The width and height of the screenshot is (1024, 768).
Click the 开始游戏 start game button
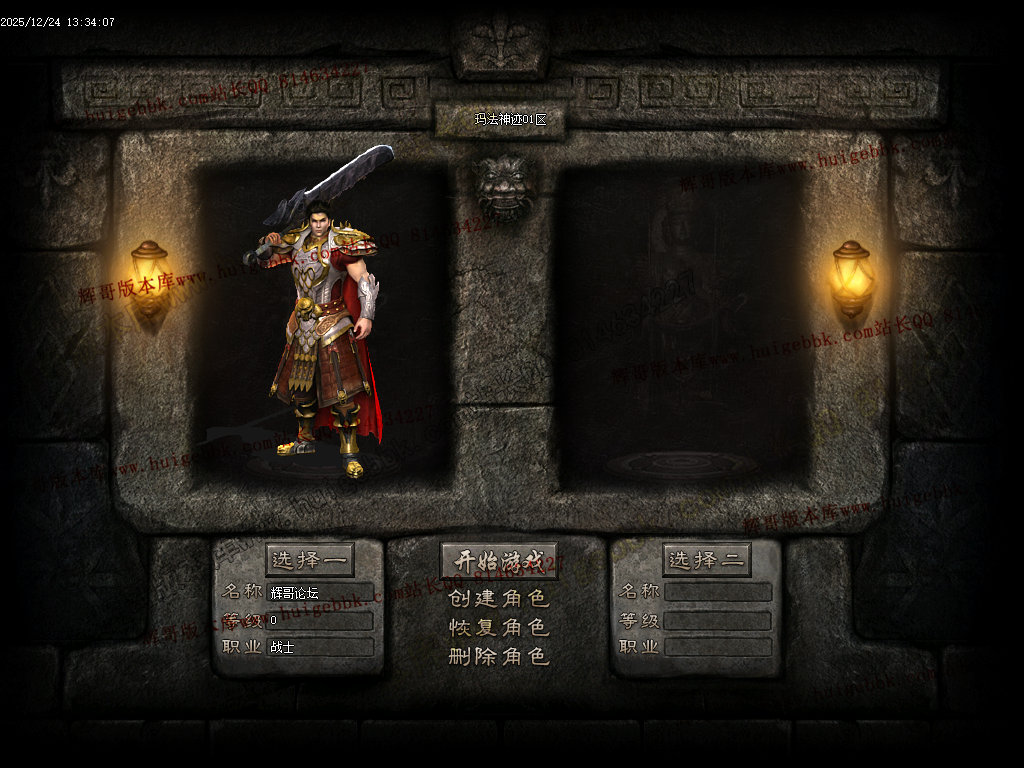pyautogui.click(x=499, y=561)
